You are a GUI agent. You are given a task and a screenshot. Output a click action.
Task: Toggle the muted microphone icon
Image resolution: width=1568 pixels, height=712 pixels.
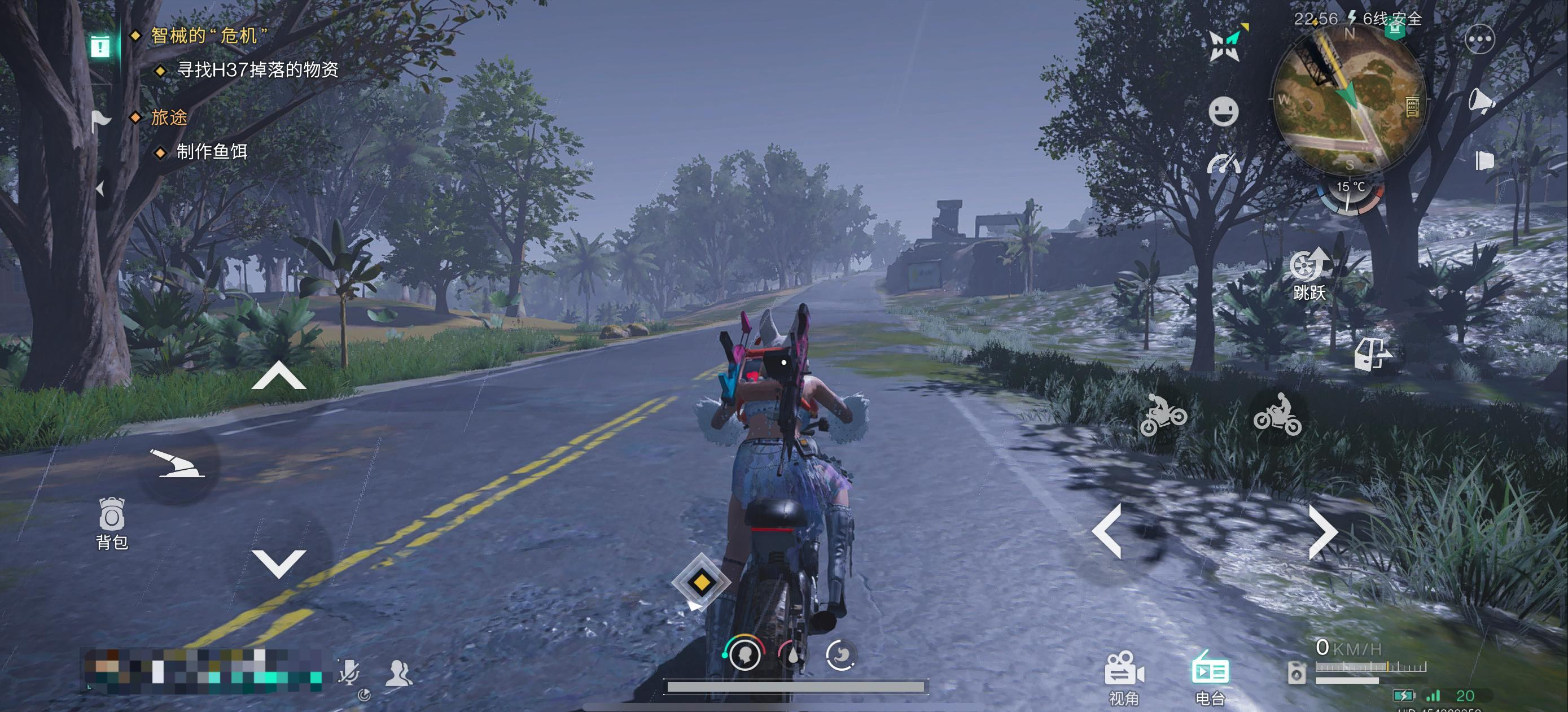pyautogui.click(x=349, y=672)
